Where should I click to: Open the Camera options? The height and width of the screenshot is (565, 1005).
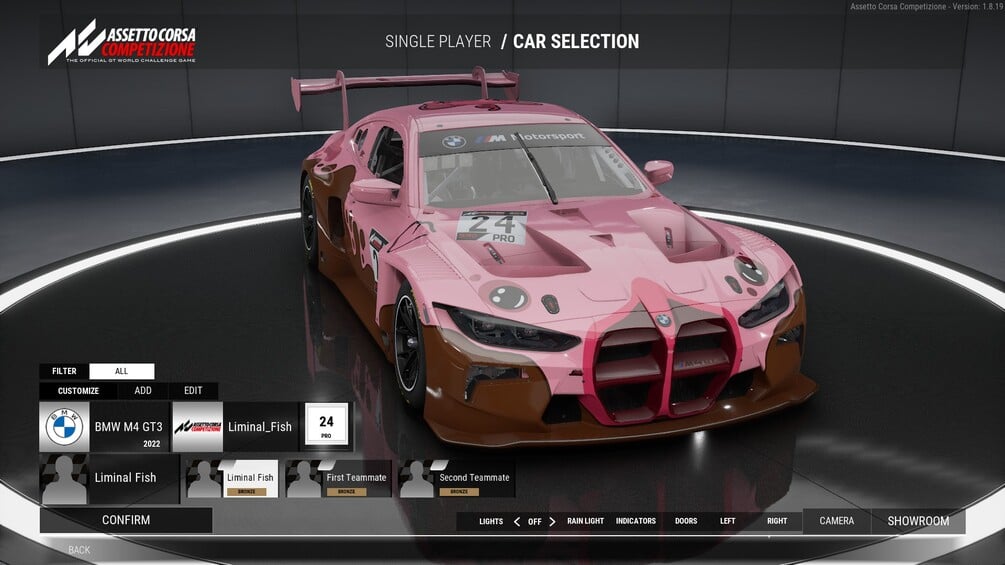coord(837,521)
